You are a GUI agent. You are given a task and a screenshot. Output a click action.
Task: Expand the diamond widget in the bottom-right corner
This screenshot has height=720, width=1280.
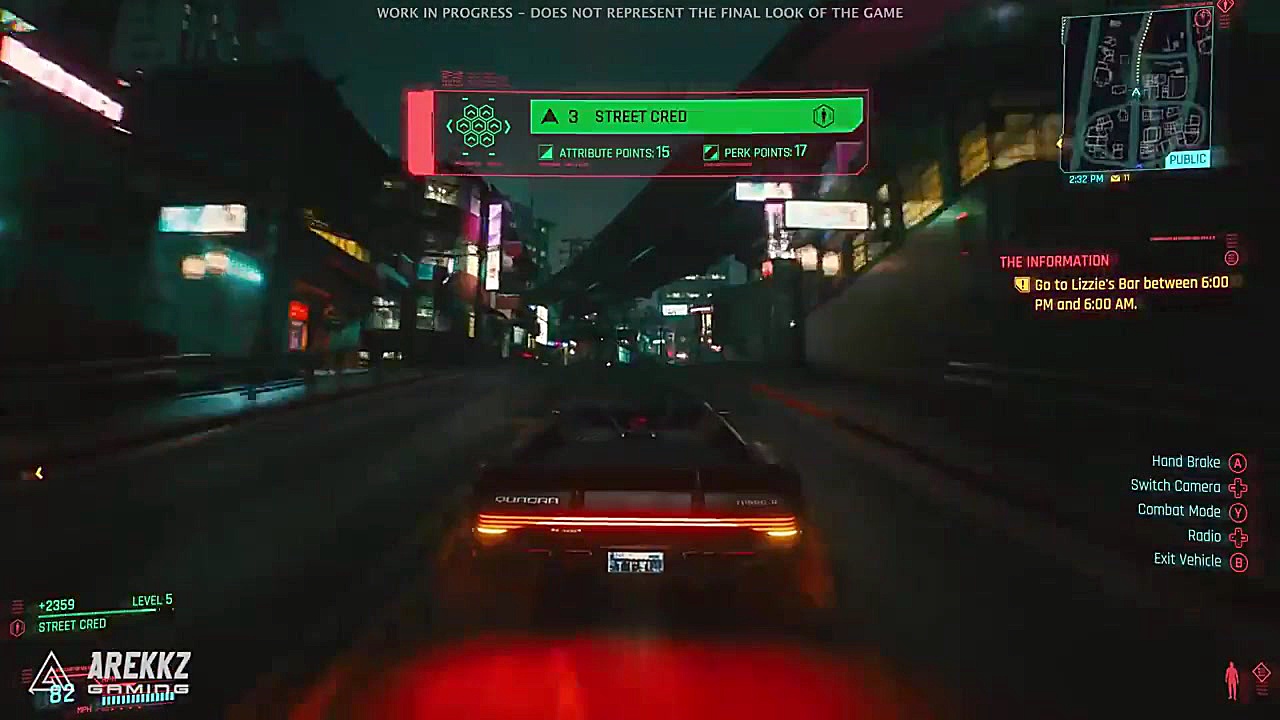(x=1262, y=672)
